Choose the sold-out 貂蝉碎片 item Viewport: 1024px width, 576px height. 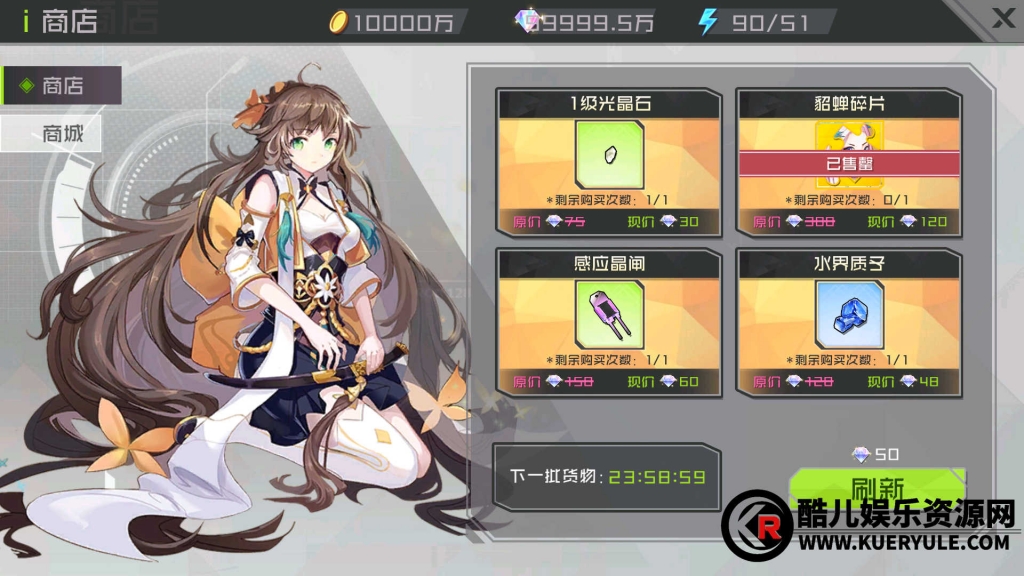848,162
